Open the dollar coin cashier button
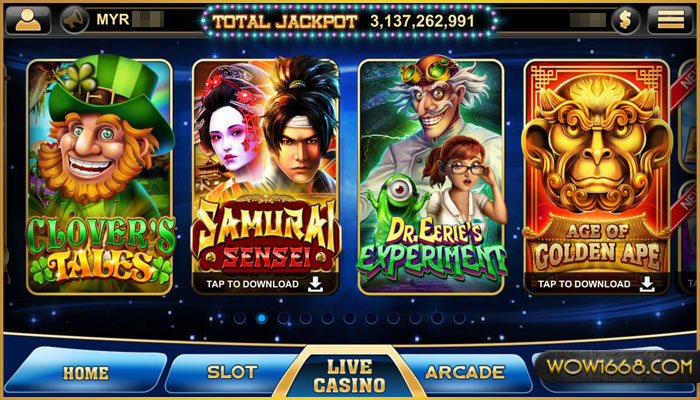 coord(625,19)
